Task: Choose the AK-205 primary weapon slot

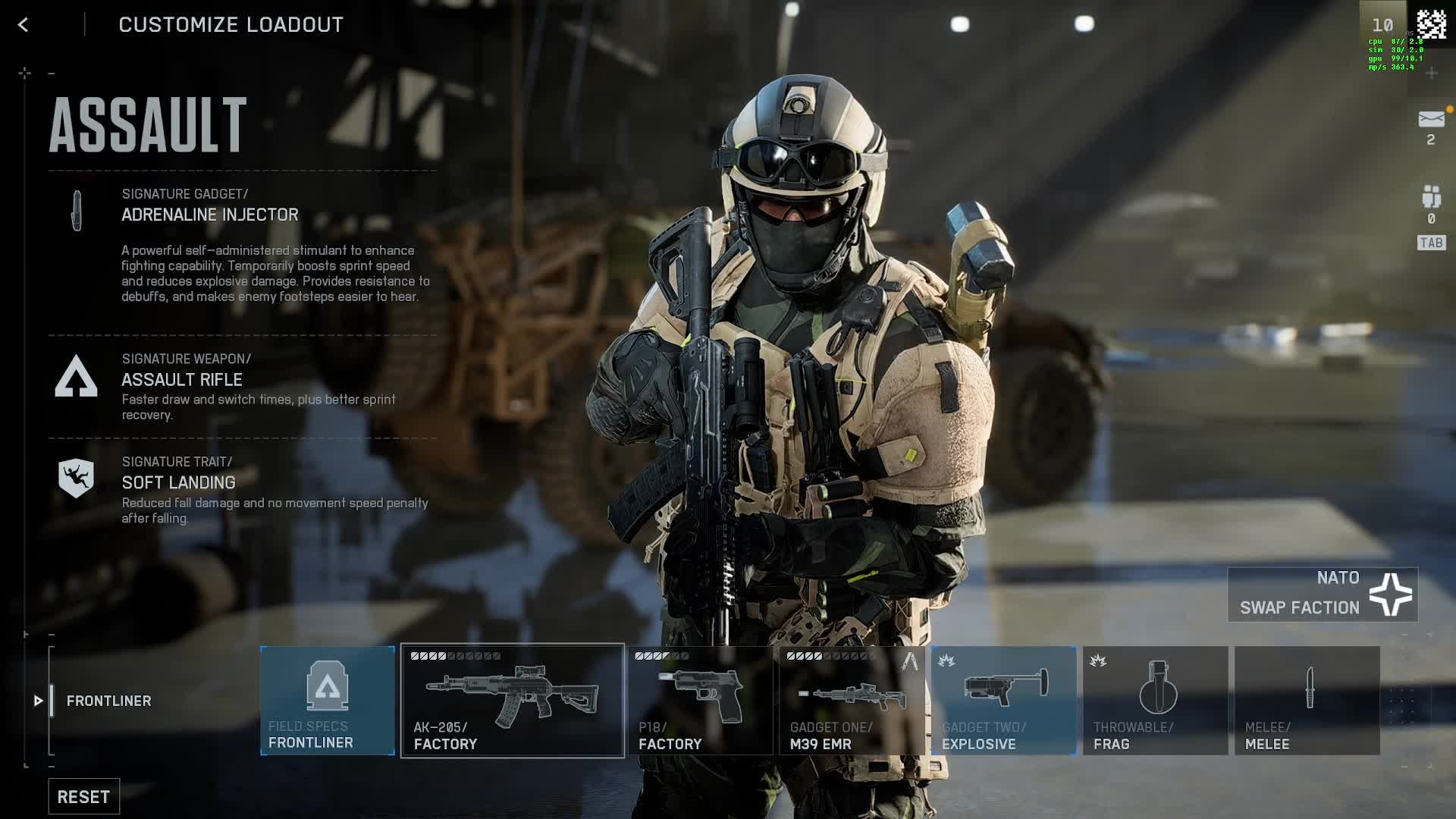Action: (x=513, y=701)
